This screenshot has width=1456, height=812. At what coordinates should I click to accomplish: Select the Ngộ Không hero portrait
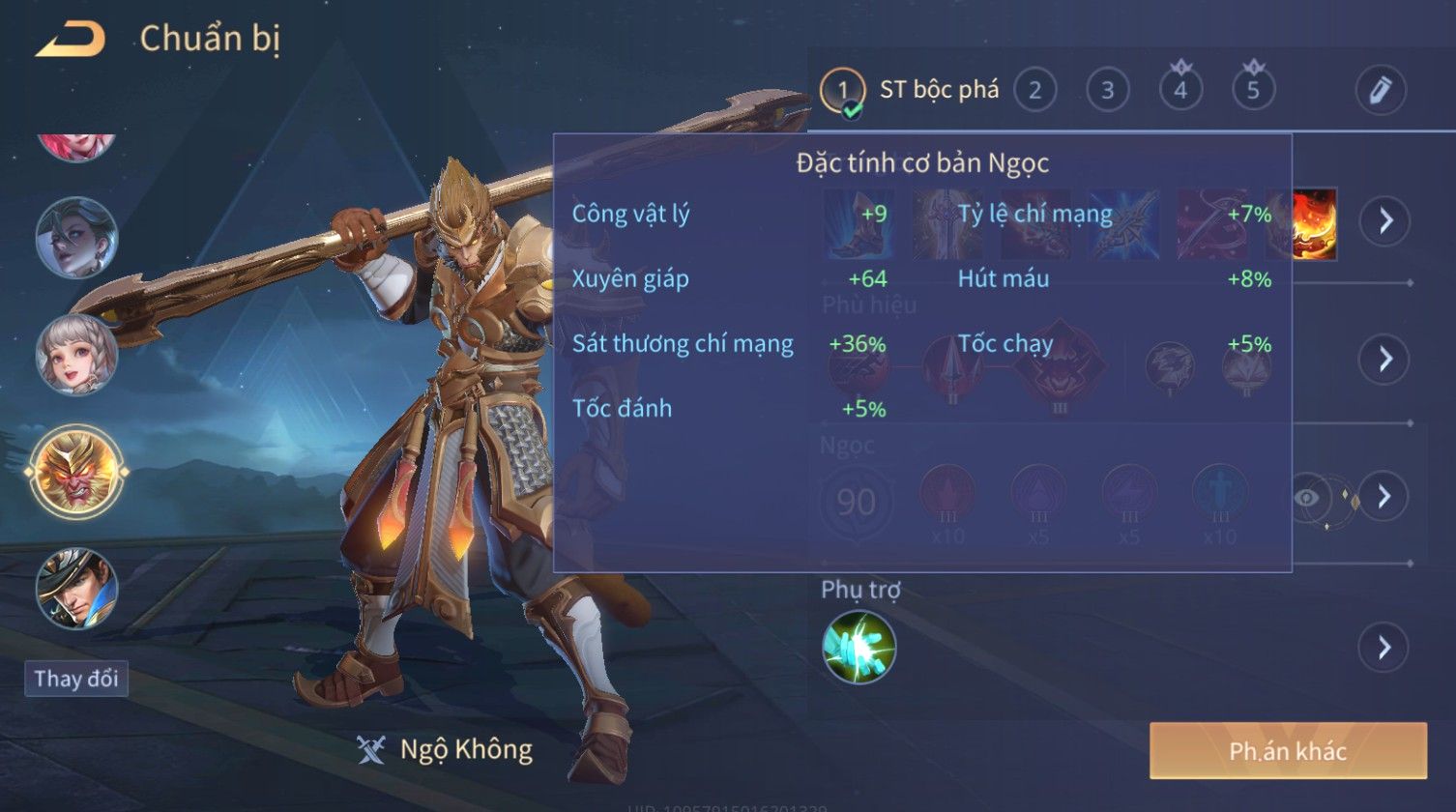[x=76, y=473]
